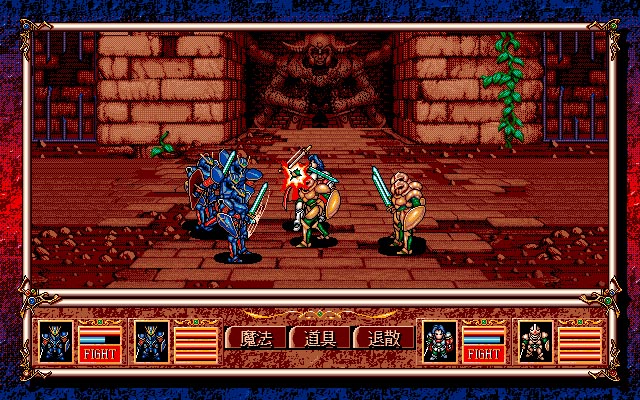Image resolution: width=640 pixels, height=400 pixels.
Task: Open the 魔法 (Magic) command
Action: 256,338
